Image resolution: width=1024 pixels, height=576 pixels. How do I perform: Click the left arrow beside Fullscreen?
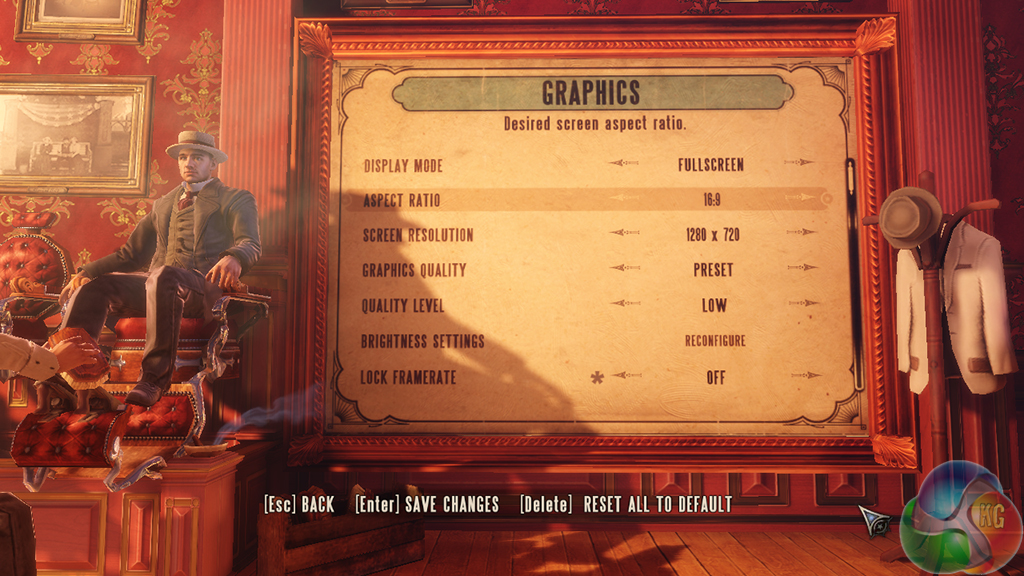pos(625,163)
